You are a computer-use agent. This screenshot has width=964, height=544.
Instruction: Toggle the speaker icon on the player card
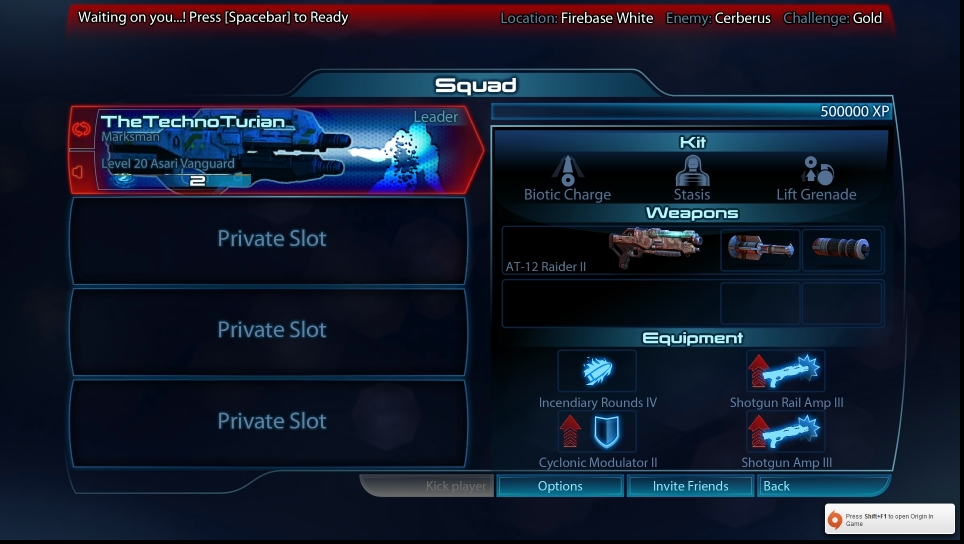pos(80,172)
